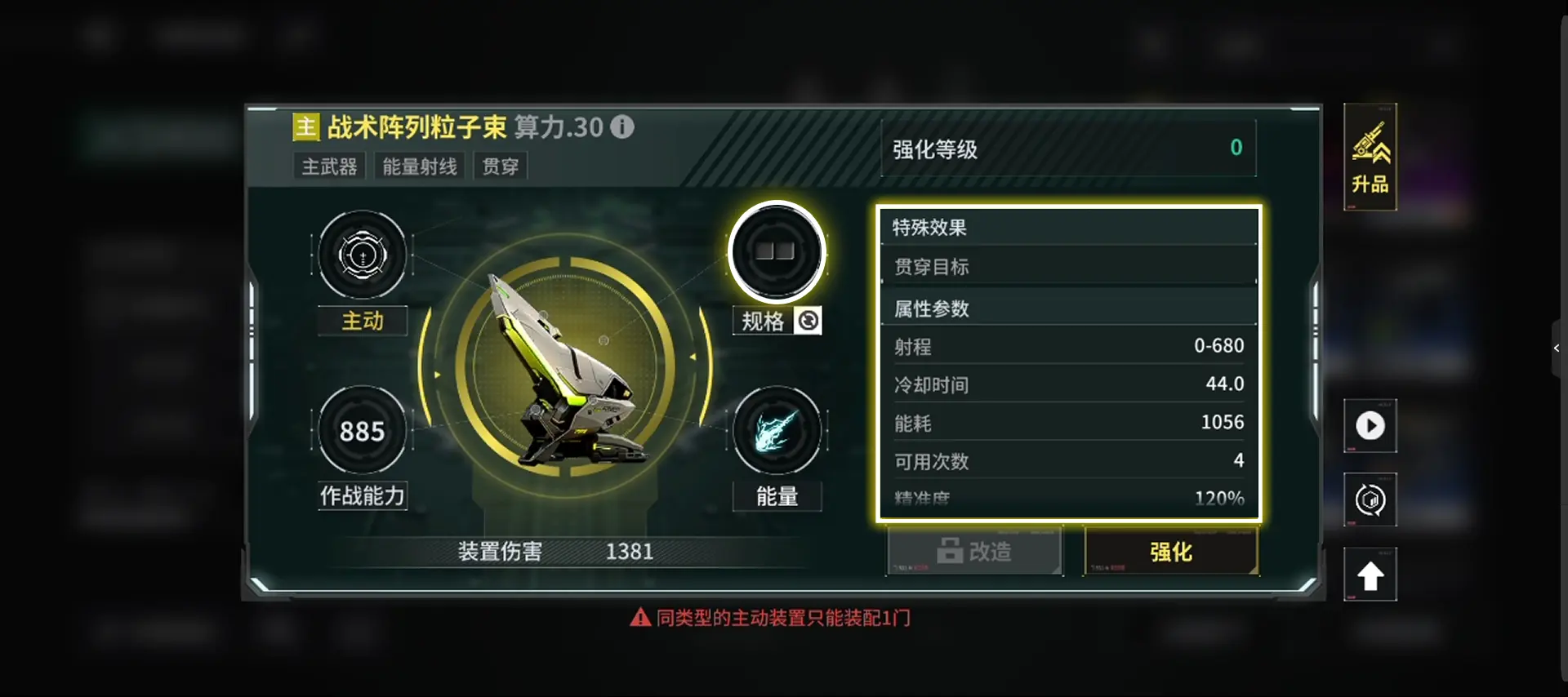1568x697 pixels.
Task: Click the 升品 upgrade quality icon
Action: click(x=1370, y=155)
